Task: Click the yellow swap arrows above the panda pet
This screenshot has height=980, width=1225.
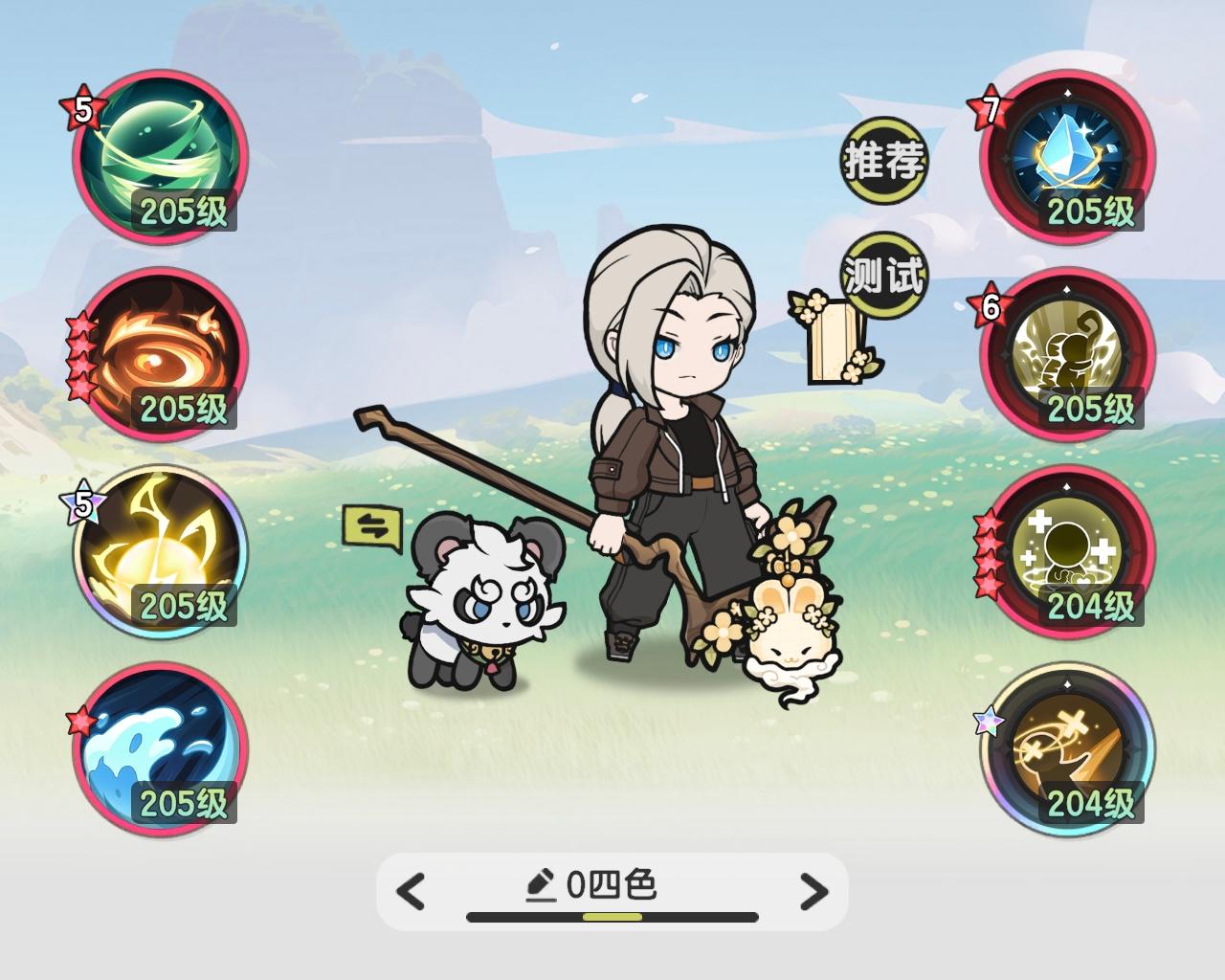Action: pyautogui.click(x=373, y=526)
